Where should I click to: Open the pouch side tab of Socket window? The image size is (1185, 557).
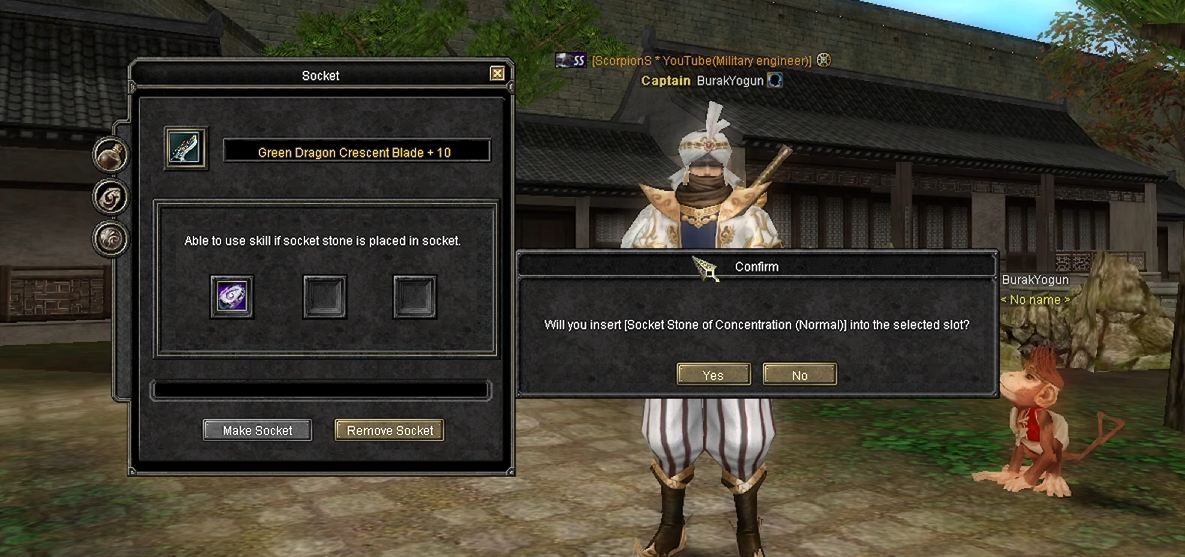click(110, 155)
